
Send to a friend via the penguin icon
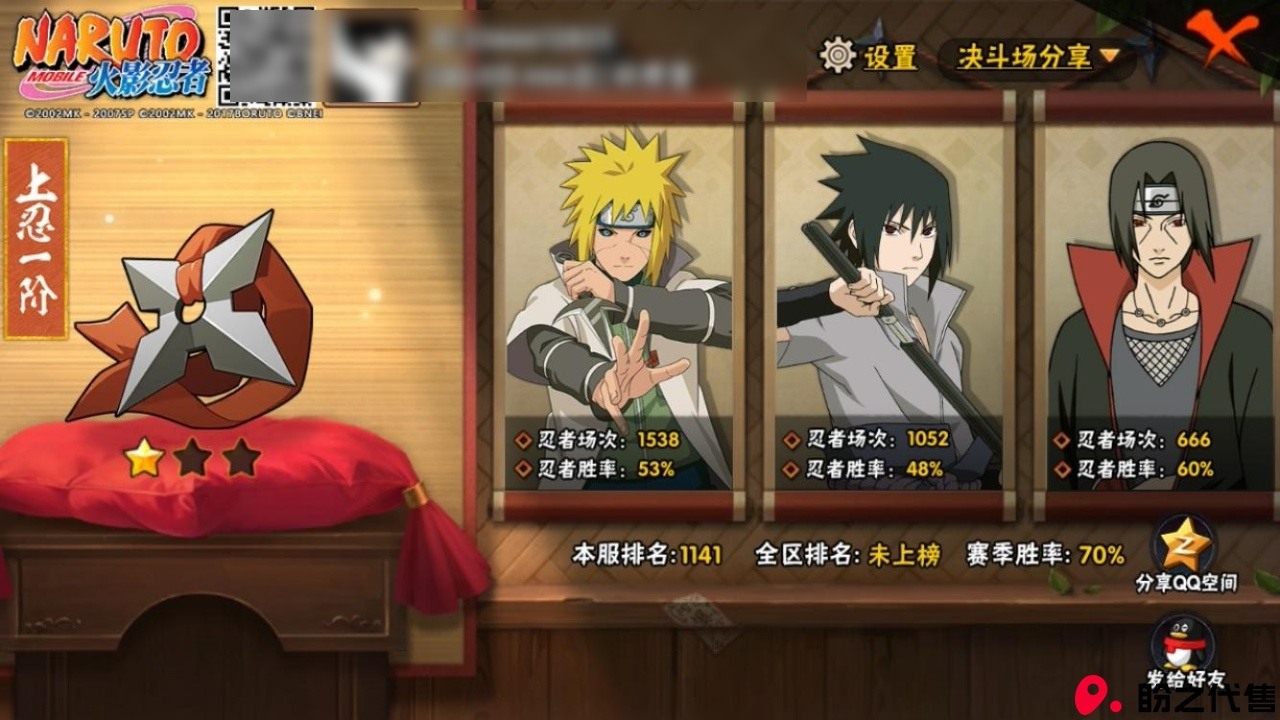1183,645
